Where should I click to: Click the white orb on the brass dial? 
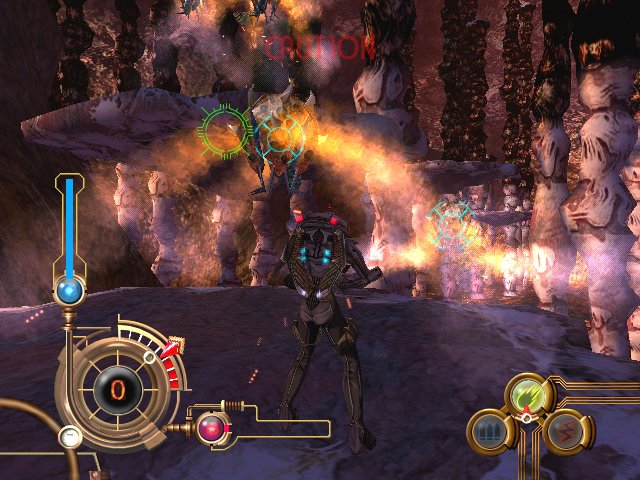point(69,436)
